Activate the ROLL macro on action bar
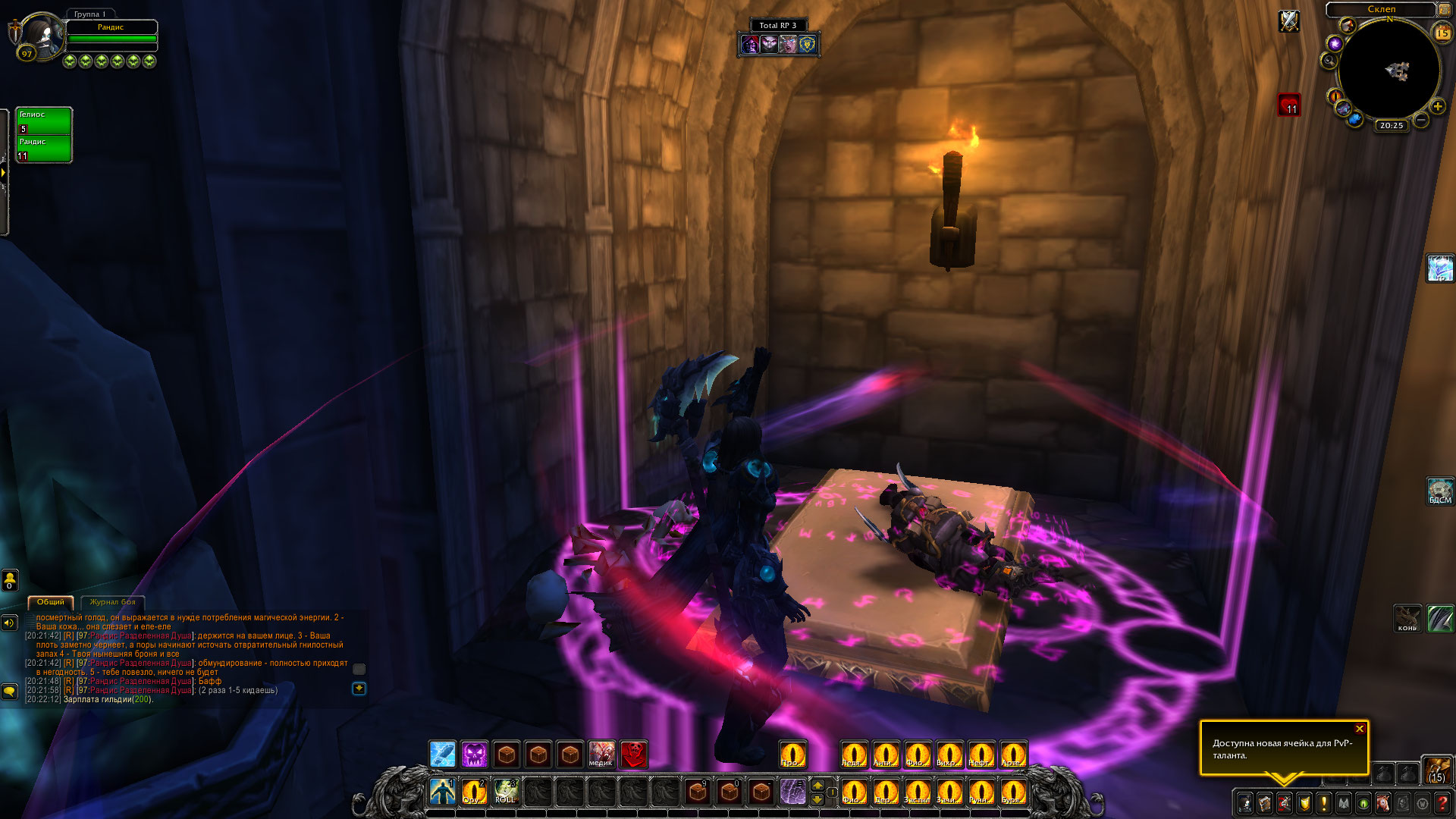1456x819 pixels. [x=505, y=791]
